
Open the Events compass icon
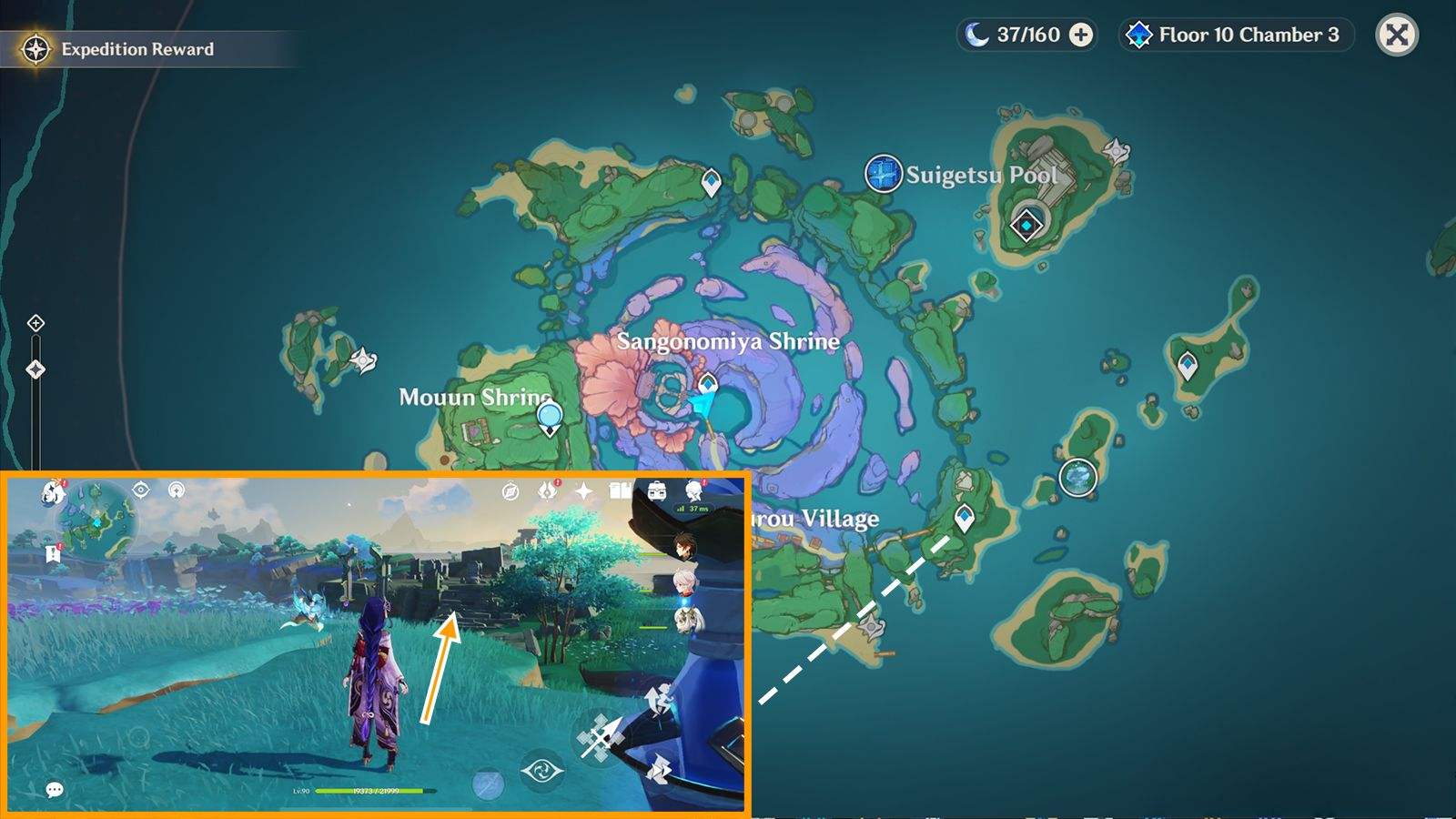pyautogui.click(x=511, y=490)
